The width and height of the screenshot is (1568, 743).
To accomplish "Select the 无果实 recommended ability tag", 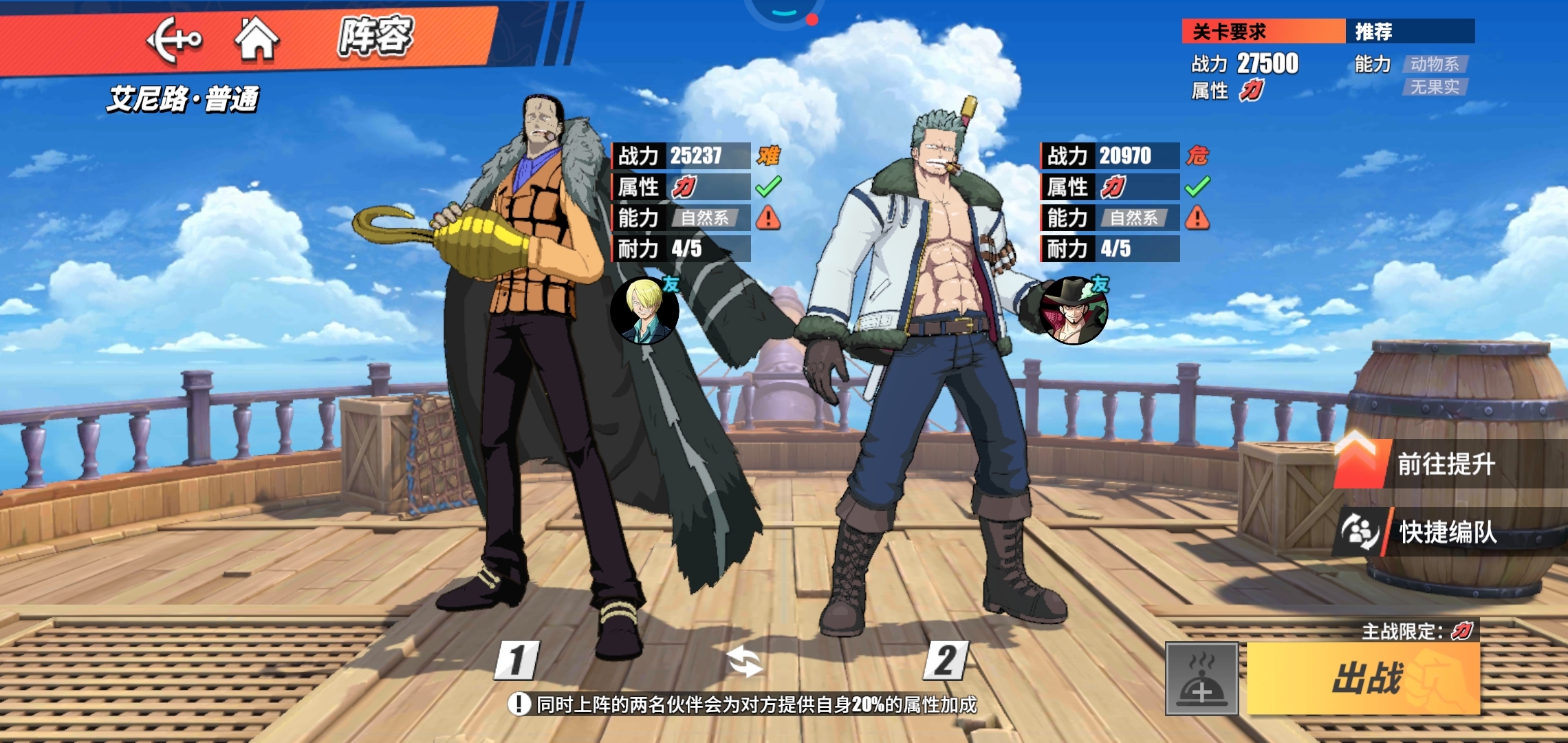I will pyautogui.click(x=1435, y=87).
